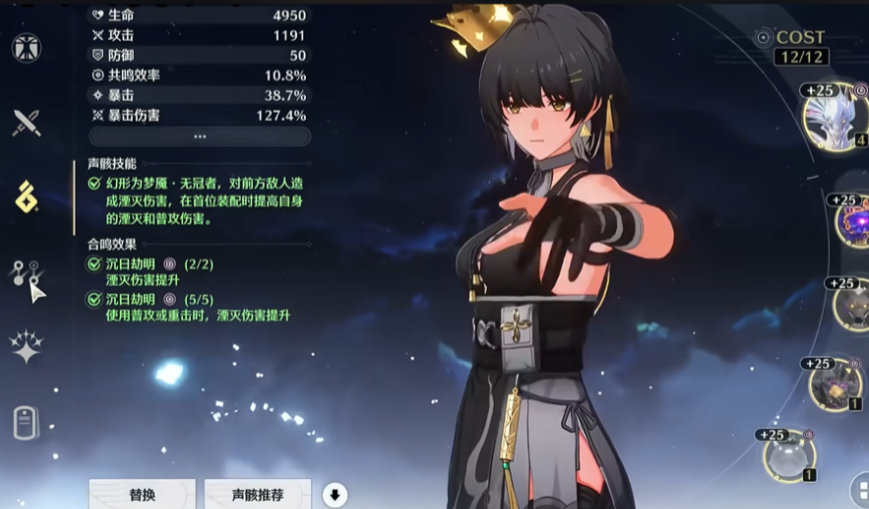Open the character profile card tab
This screenshot has width=869, height=509.
pyautogui.click(x=26, y=422)
